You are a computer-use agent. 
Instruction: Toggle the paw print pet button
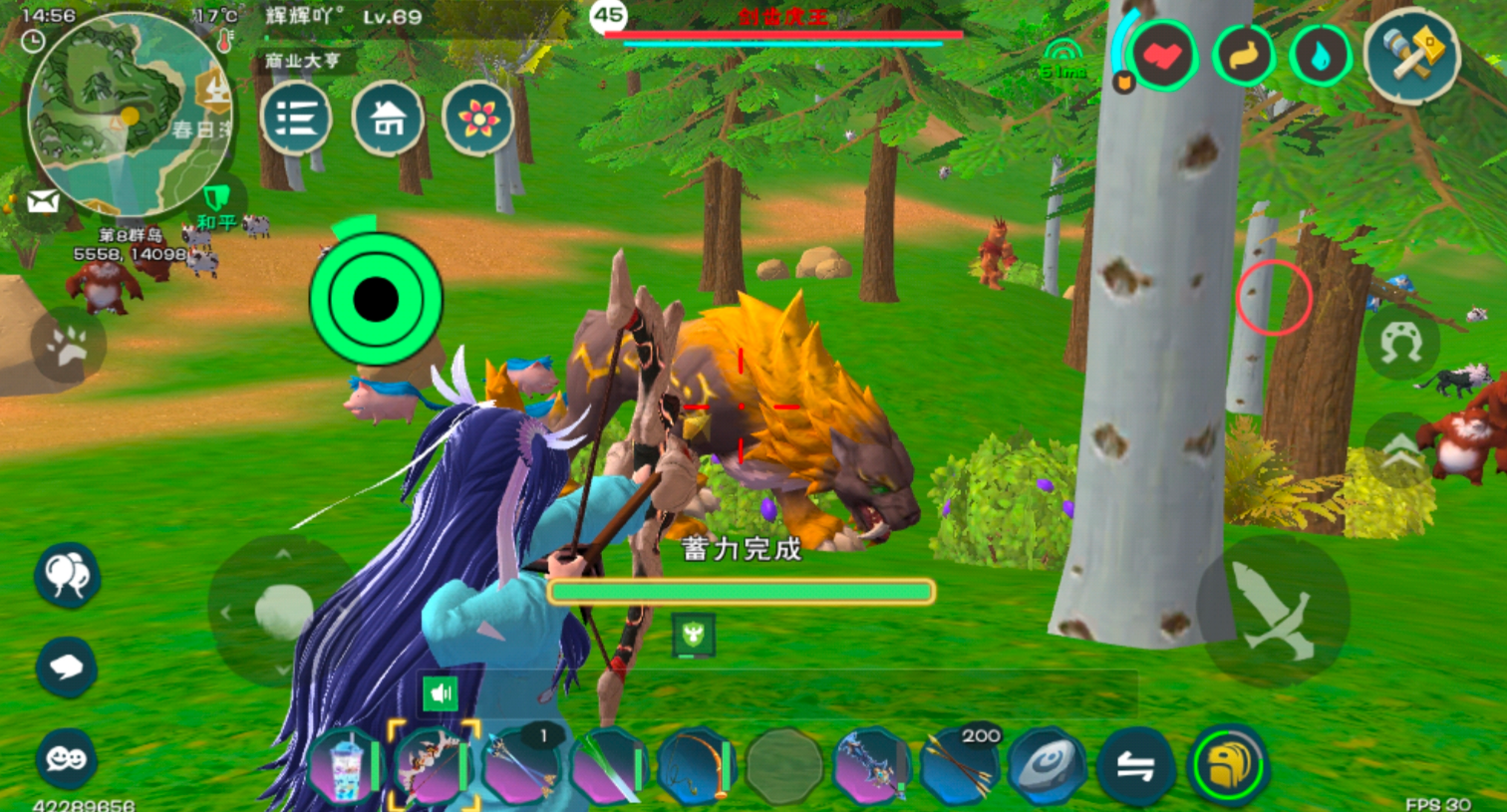[x=67, y=346]
